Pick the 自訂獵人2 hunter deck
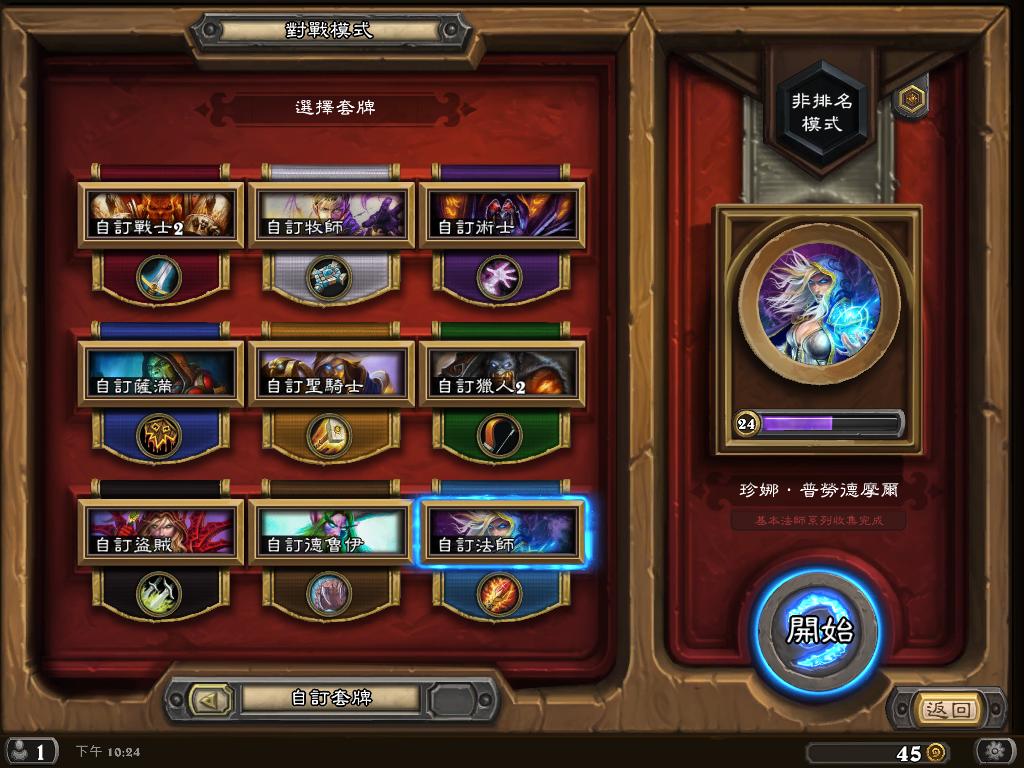Screen dimensions: 1024x768 pos(502,373)
